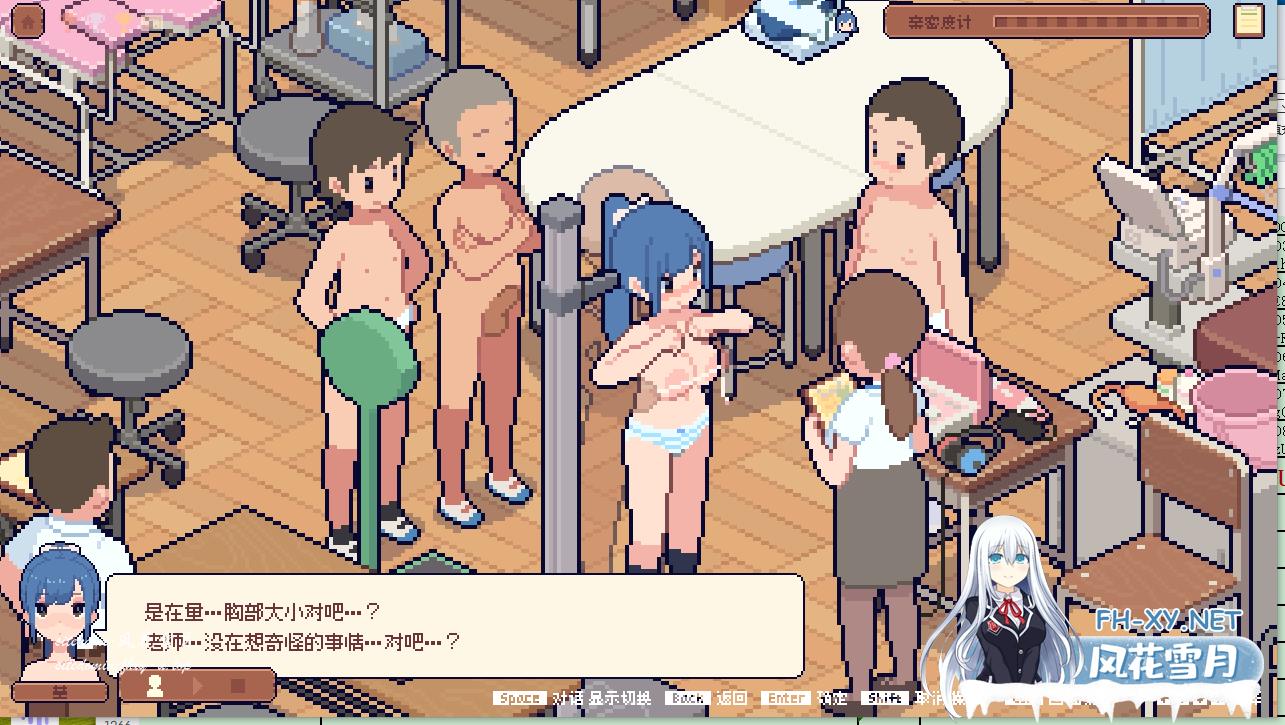Click the second dialogue line addressing 老师

pyautogui.click(x=290, y=642)
